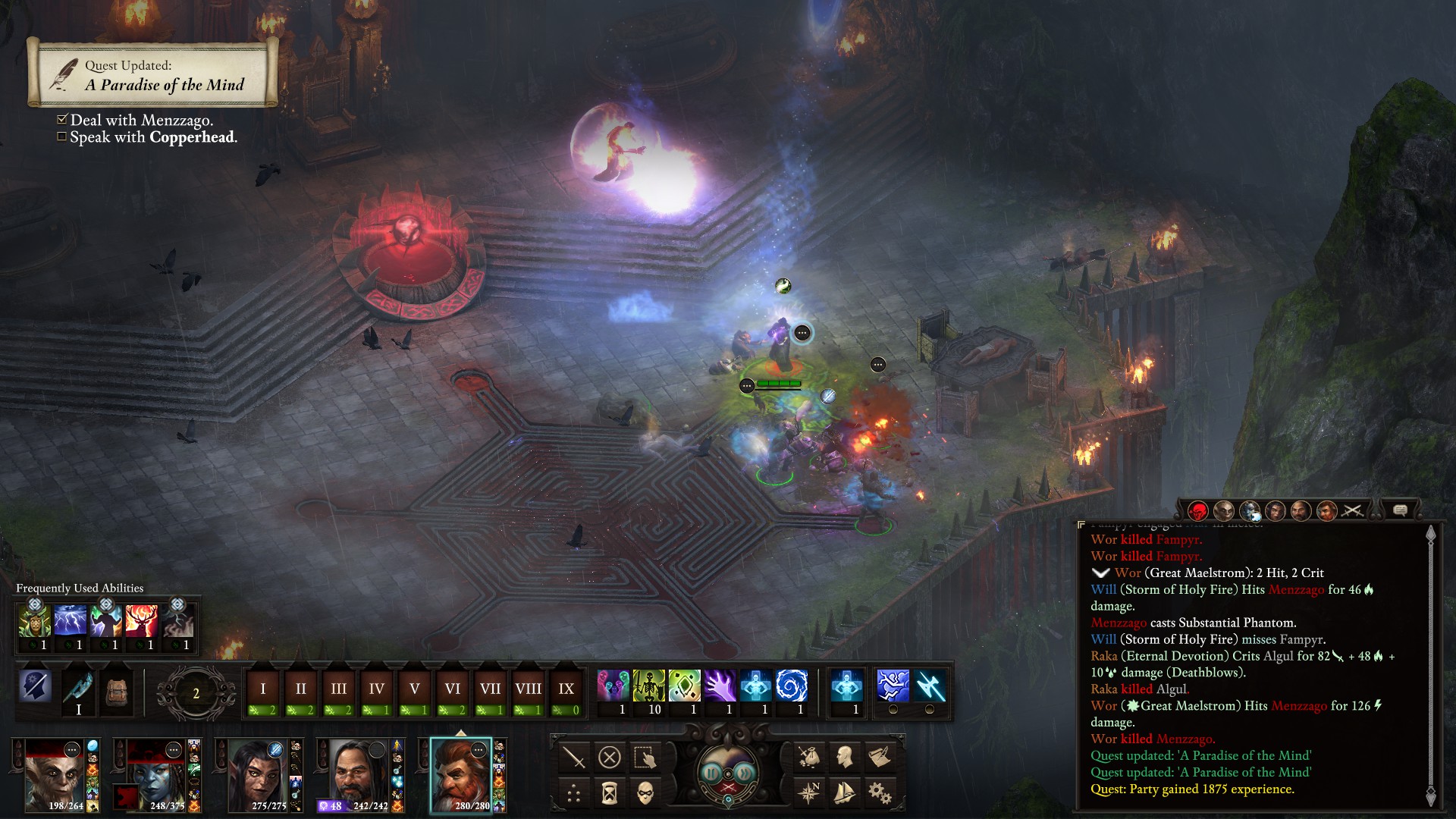Activate the purple hand ability
Image resolution: width=1456 pixels, height=819 pixels.
pos(720,687)
